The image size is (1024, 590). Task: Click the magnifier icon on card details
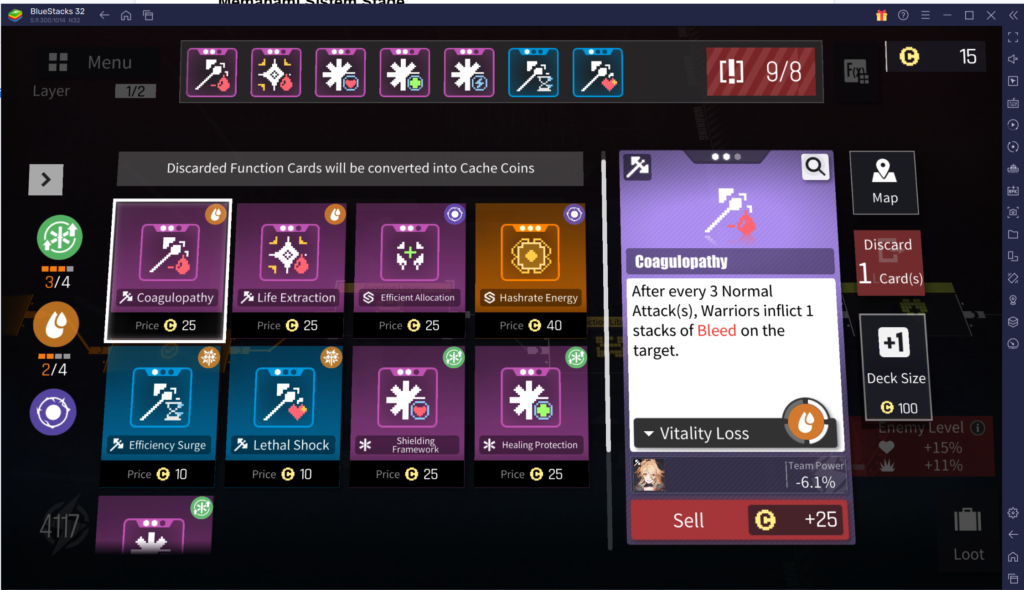(x=816, y=166)
